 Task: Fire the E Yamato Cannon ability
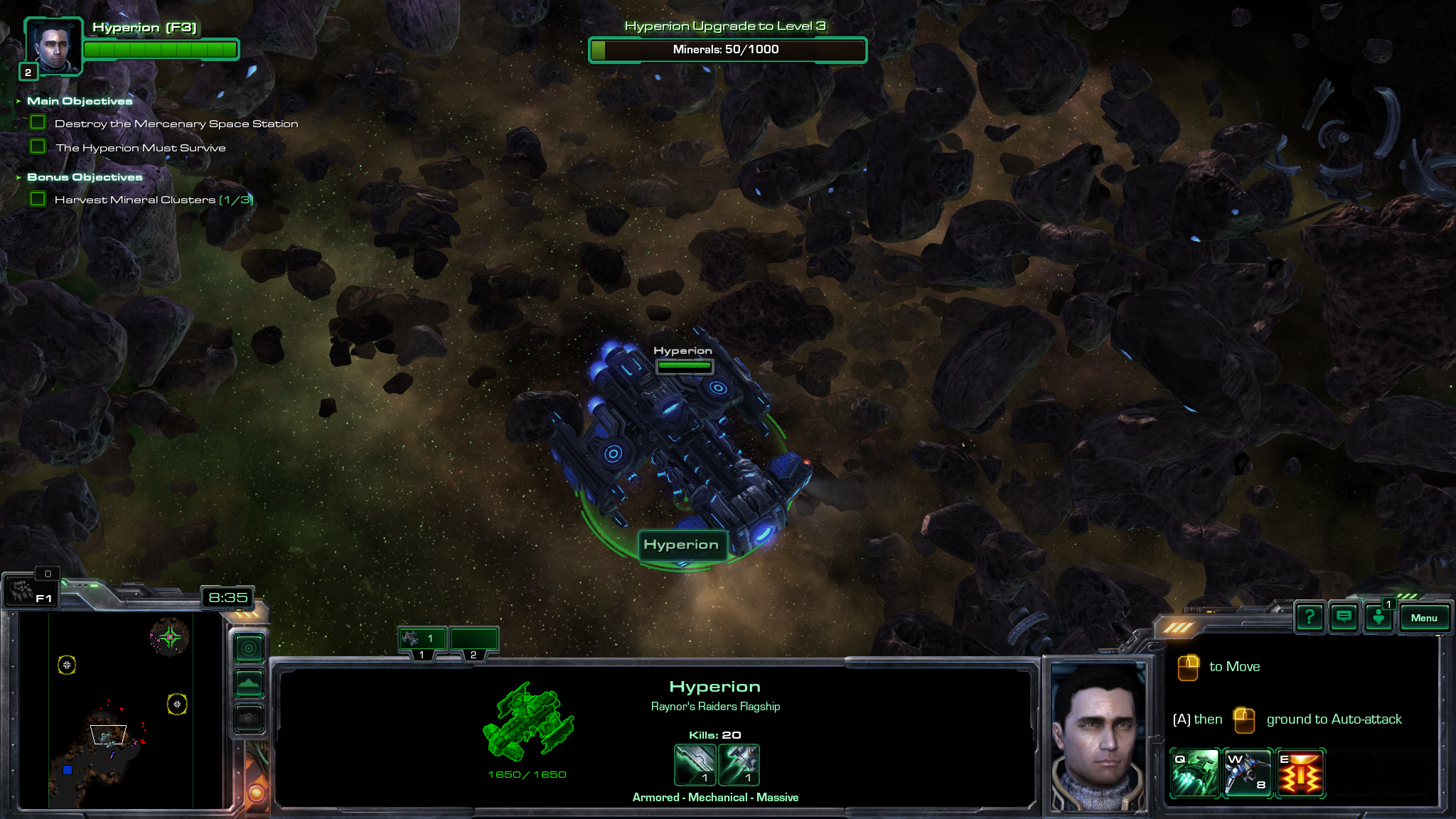coord(1300,773)
